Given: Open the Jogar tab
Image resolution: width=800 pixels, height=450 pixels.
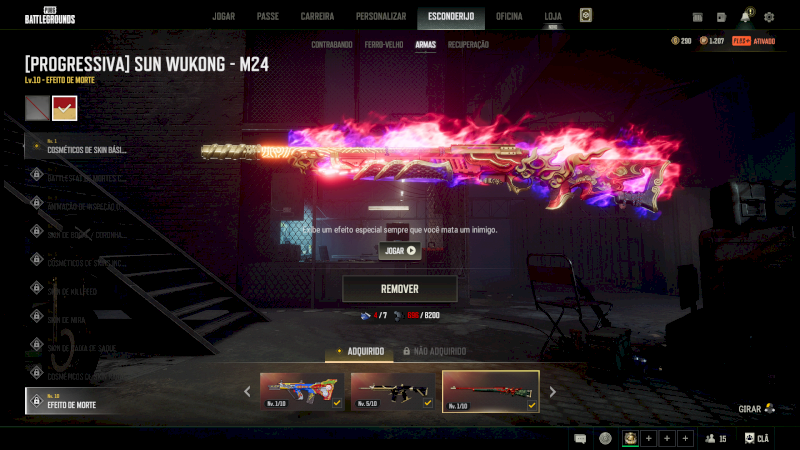Looking at the screenshot, I should pos(223,16).
